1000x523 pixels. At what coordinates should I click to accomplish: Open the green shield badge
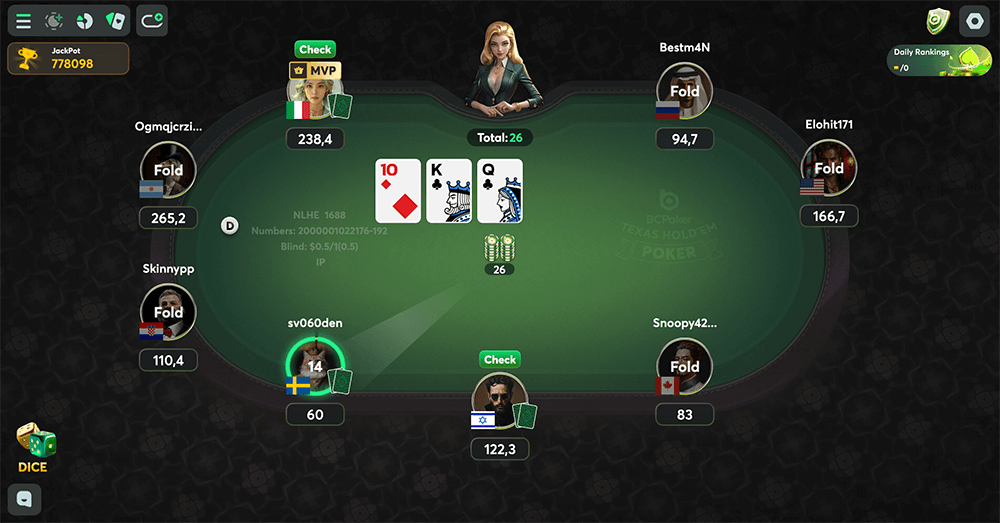tap(936, 20)
